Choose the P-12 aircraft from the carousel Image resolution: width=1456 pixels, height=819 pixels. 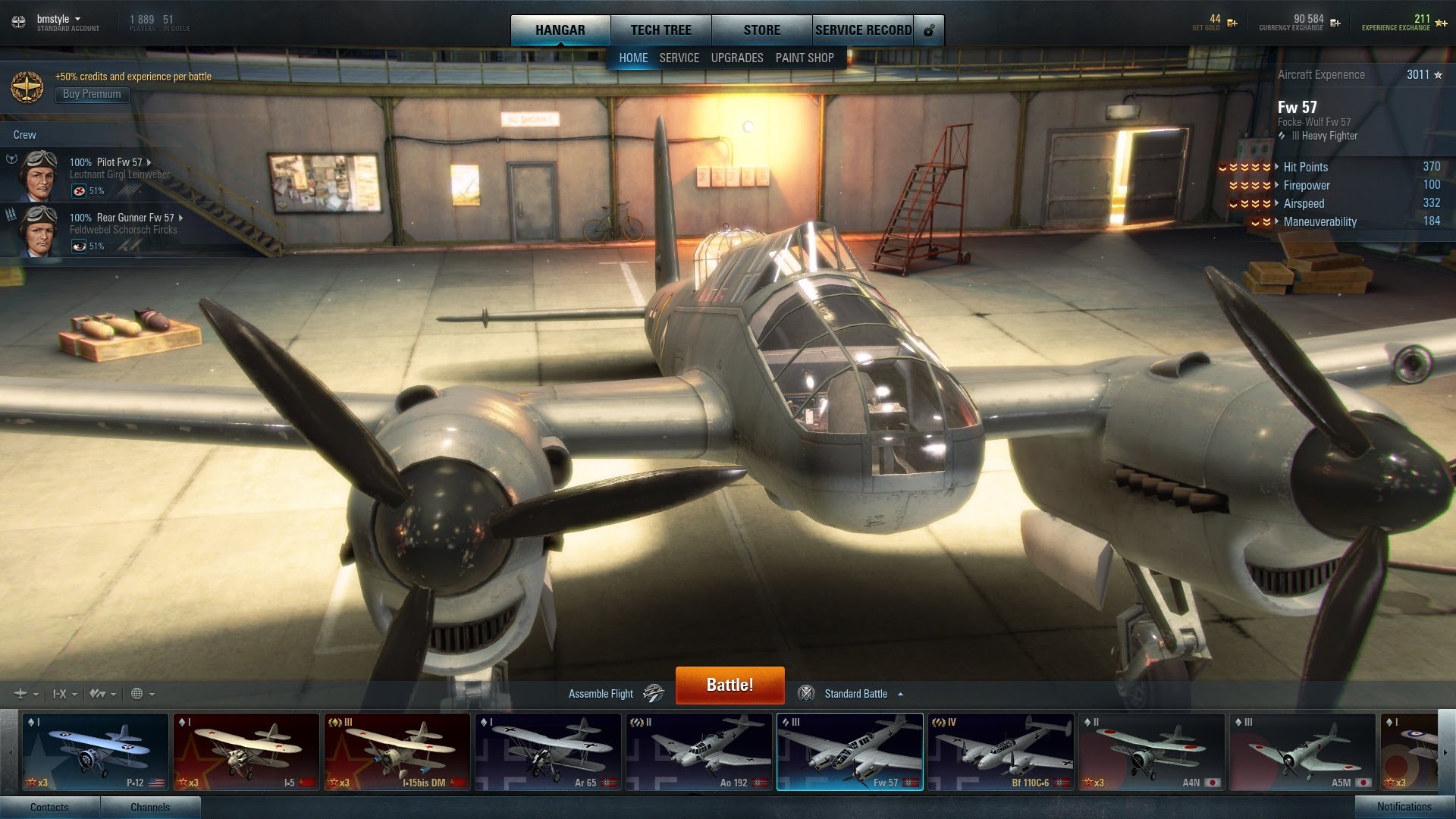click(96, 752)
